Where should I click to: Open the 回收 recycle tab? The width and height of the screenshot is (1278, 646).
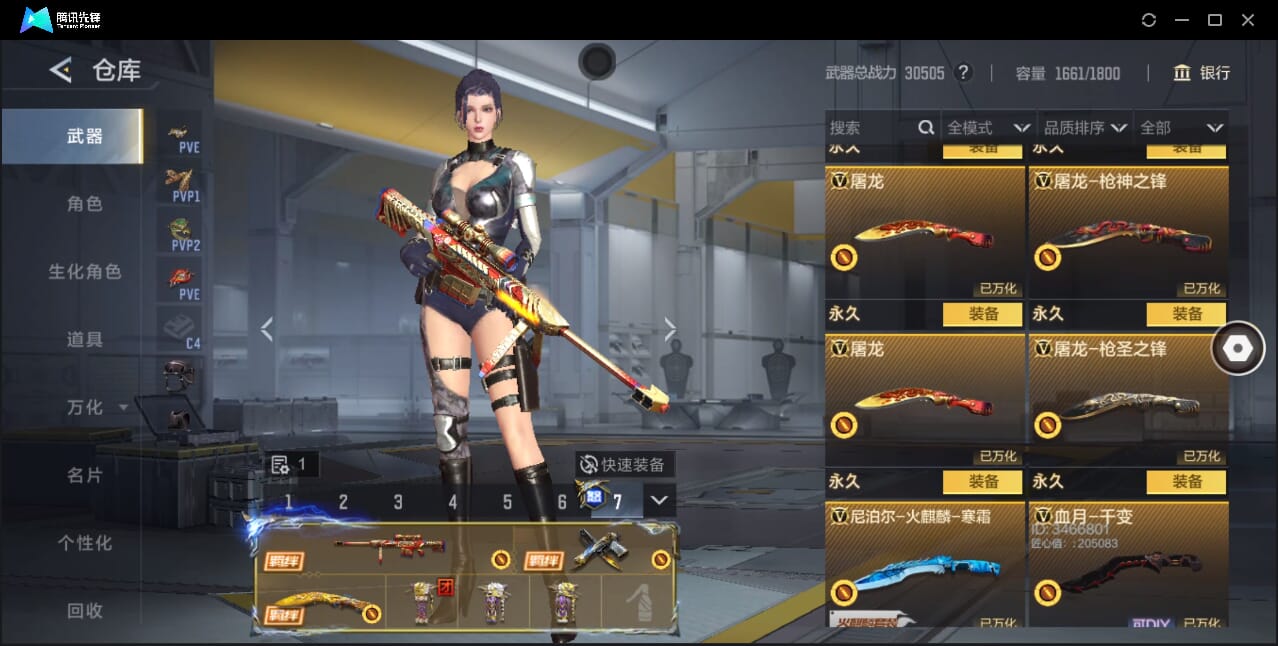click(x=84, y=610)
